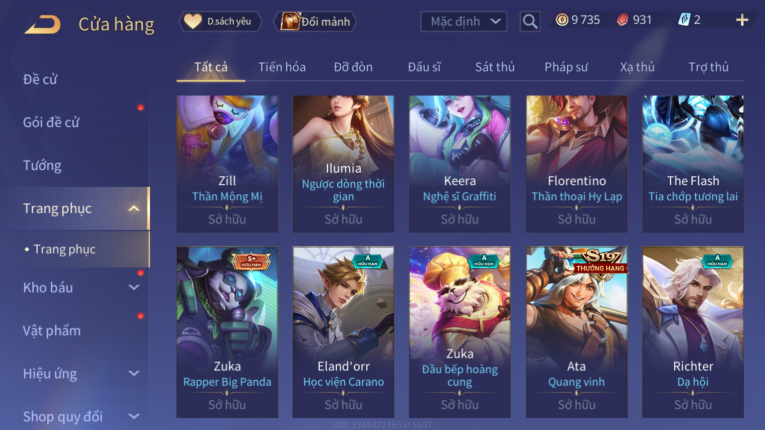Add currency with the plus button
Image resolution: width=765 pixels, height=430 pixels.
[741, 20]
